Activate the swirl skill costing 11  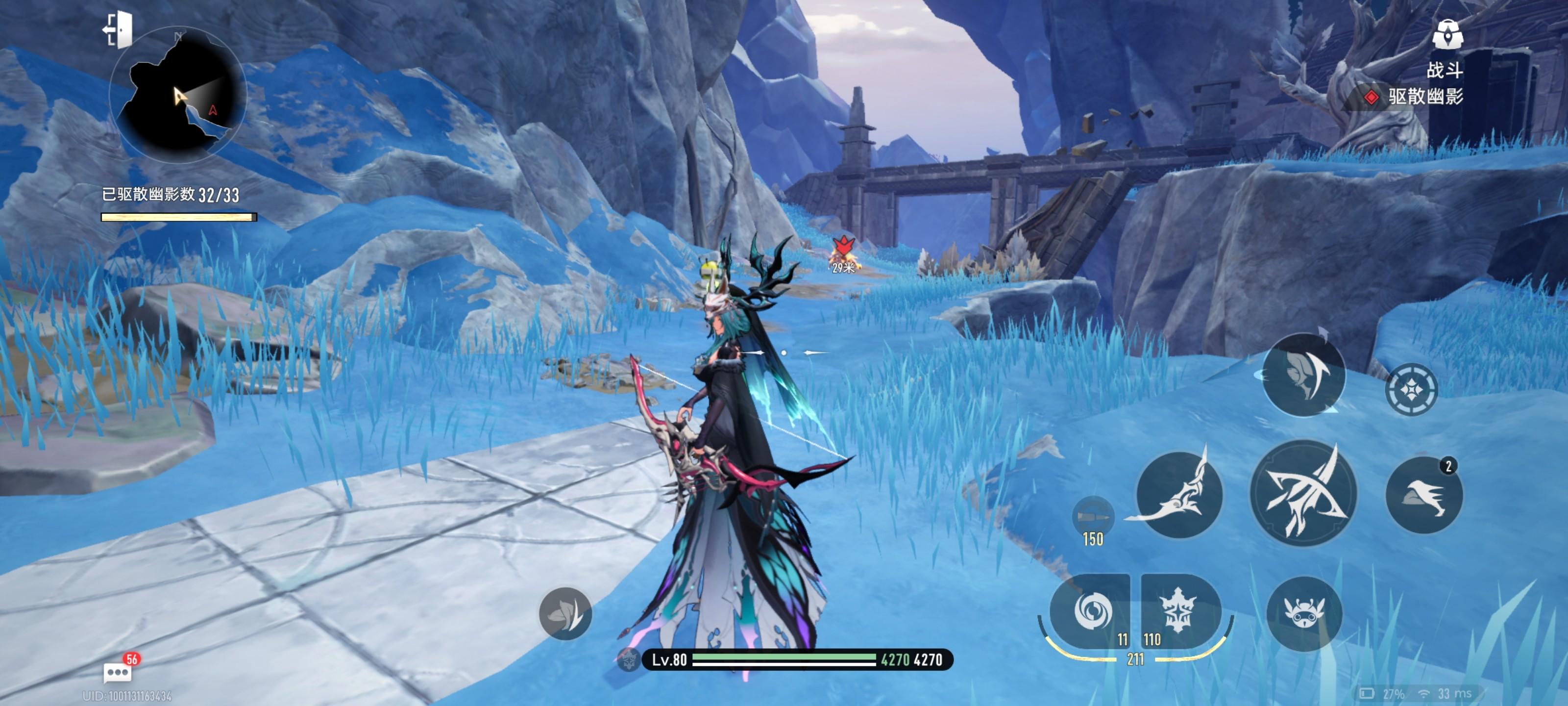coord(1091,611)
